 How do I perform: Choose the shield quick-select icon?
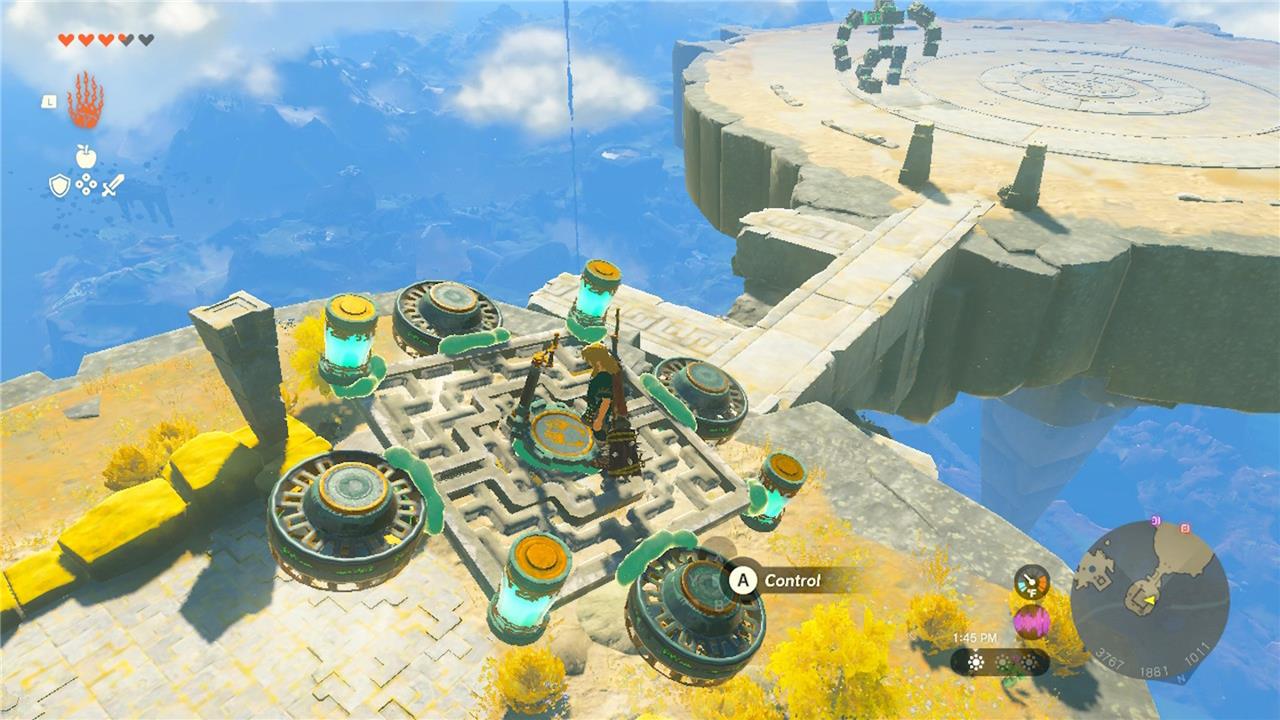[60, 185]
